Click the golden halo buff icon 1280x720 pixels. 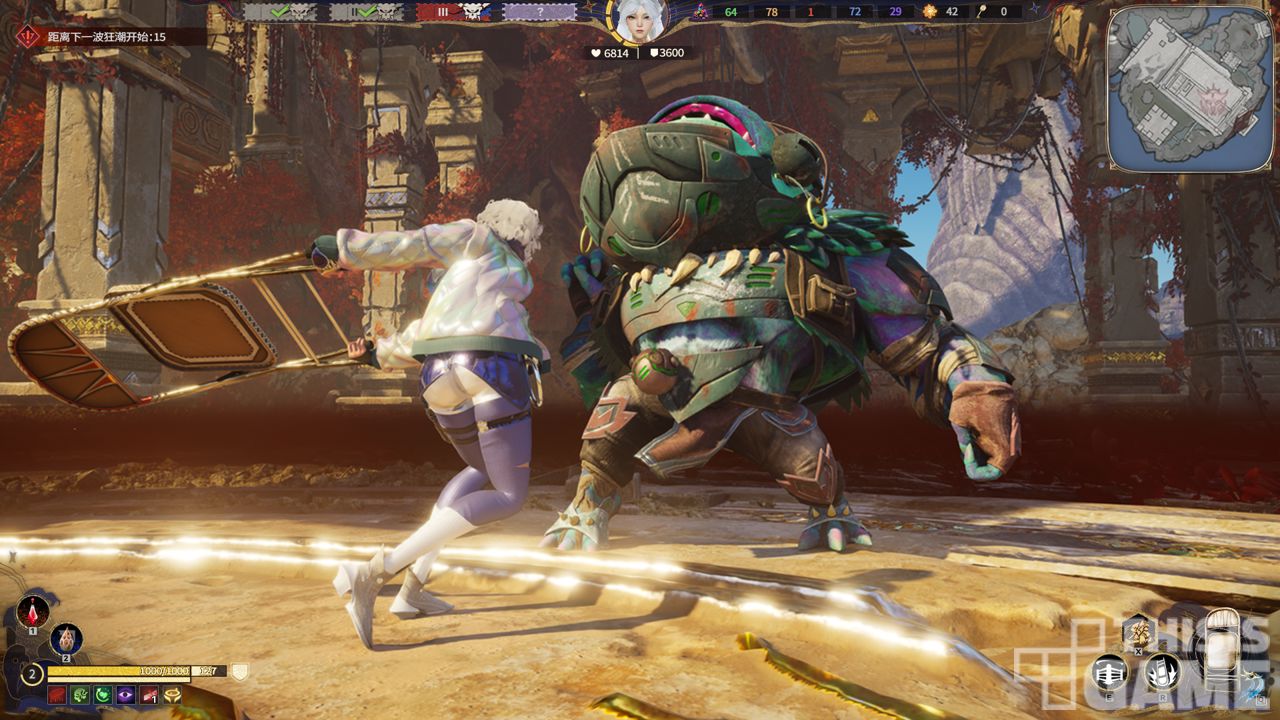click(x=172, y=695)
